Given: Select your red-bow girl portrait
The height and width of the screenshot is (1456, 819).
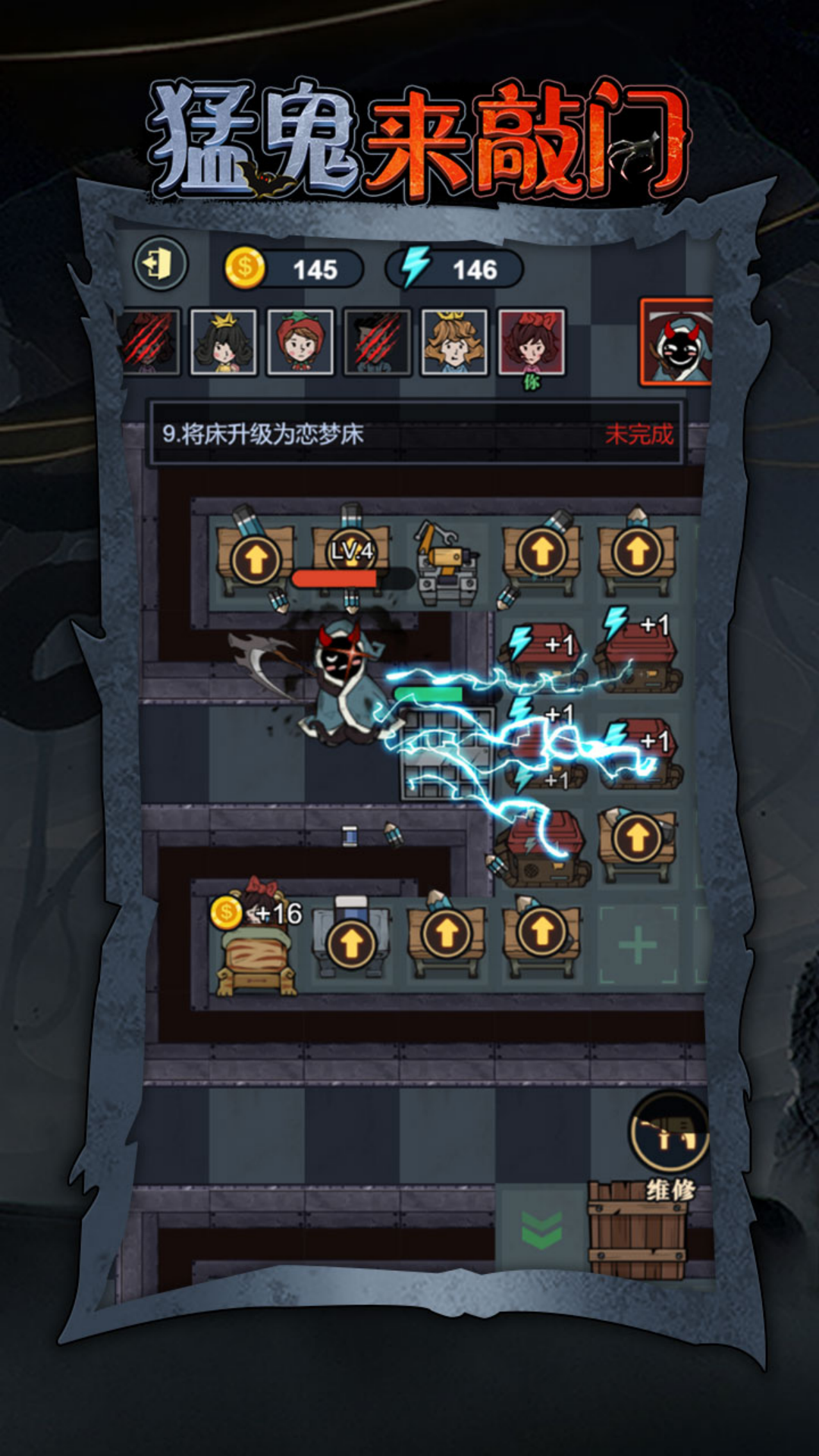Looking at the screenshot, I should (531, 342).
